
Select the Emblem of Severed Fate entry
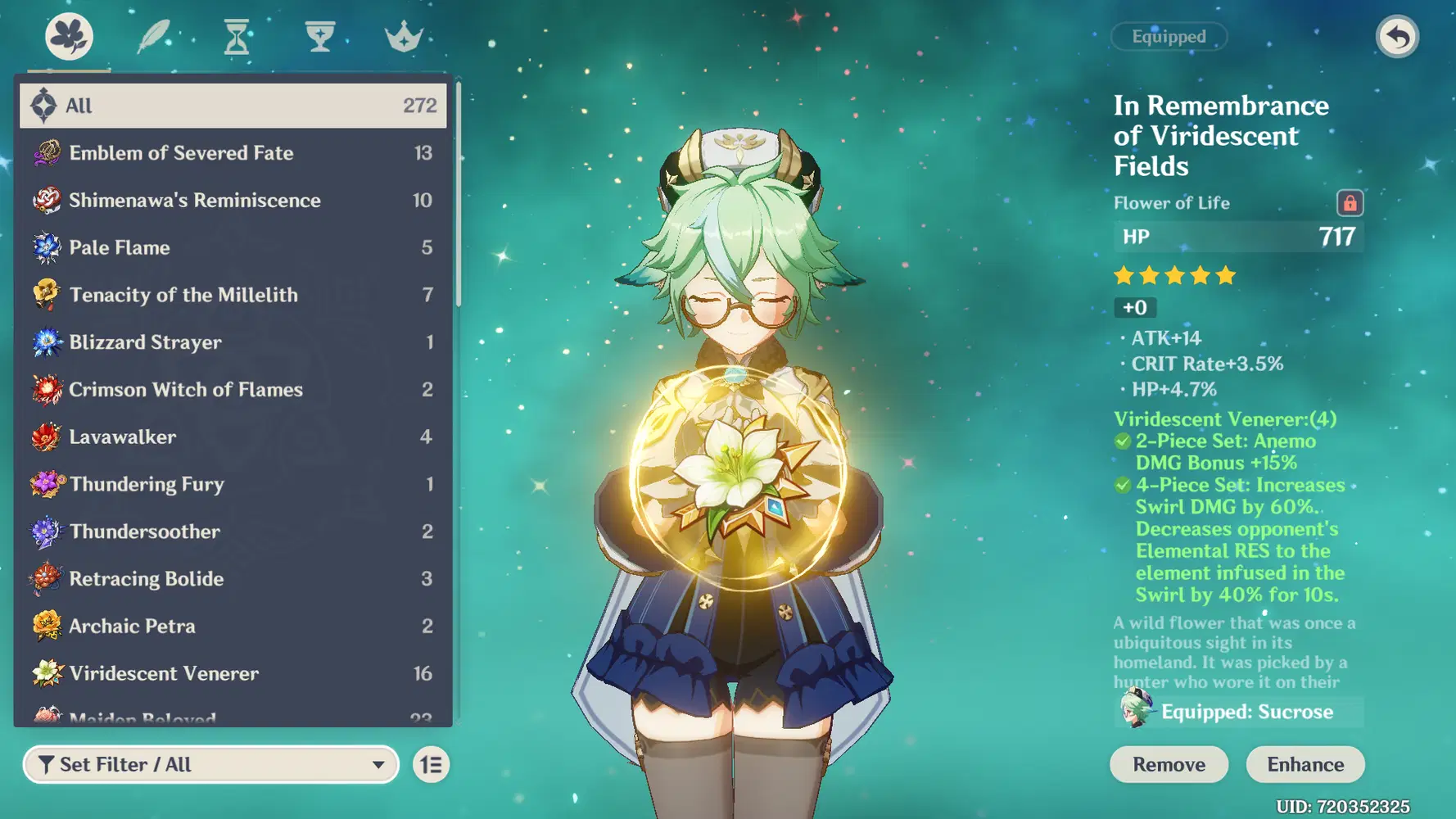(180, 153)
